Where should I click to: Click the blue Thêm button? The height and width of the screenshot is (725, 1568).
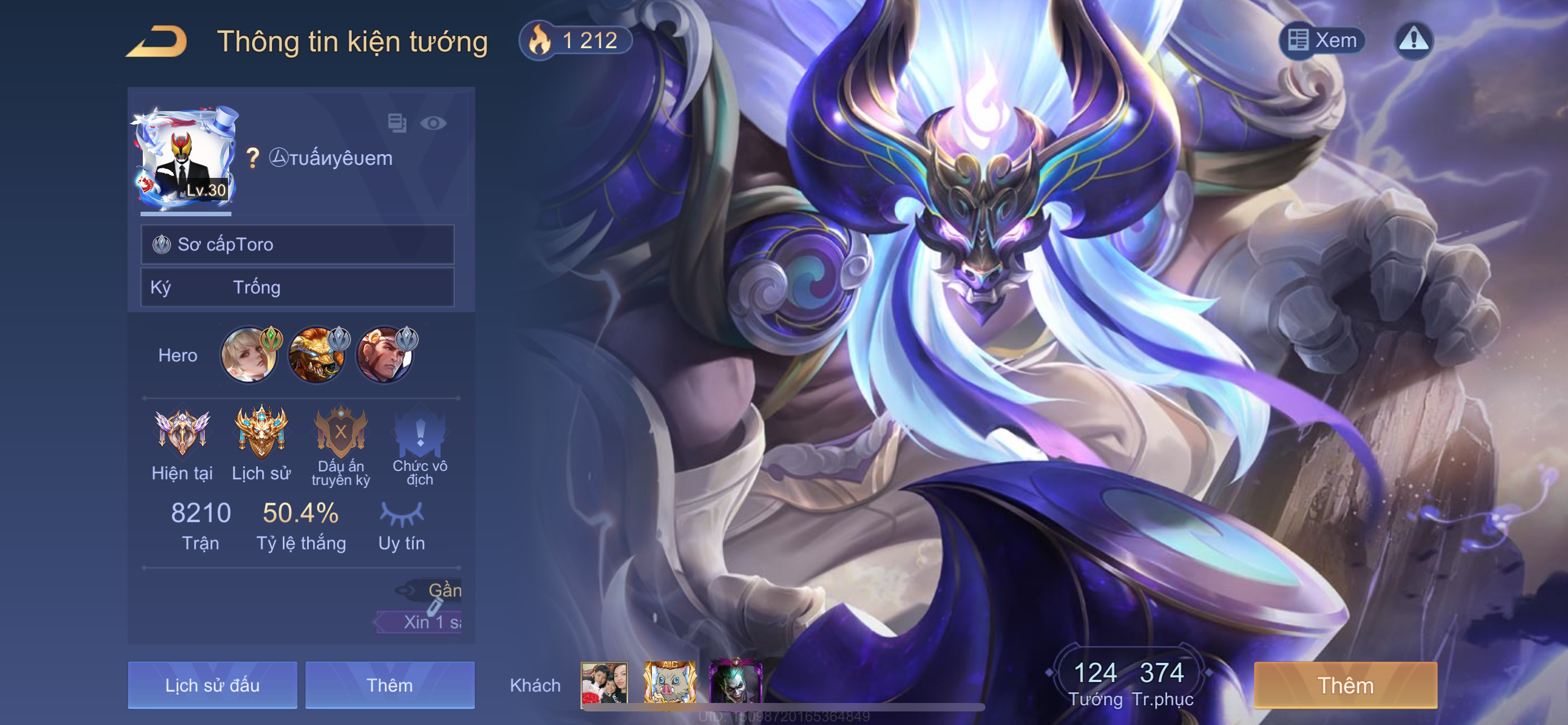click(x=389, y=685)
